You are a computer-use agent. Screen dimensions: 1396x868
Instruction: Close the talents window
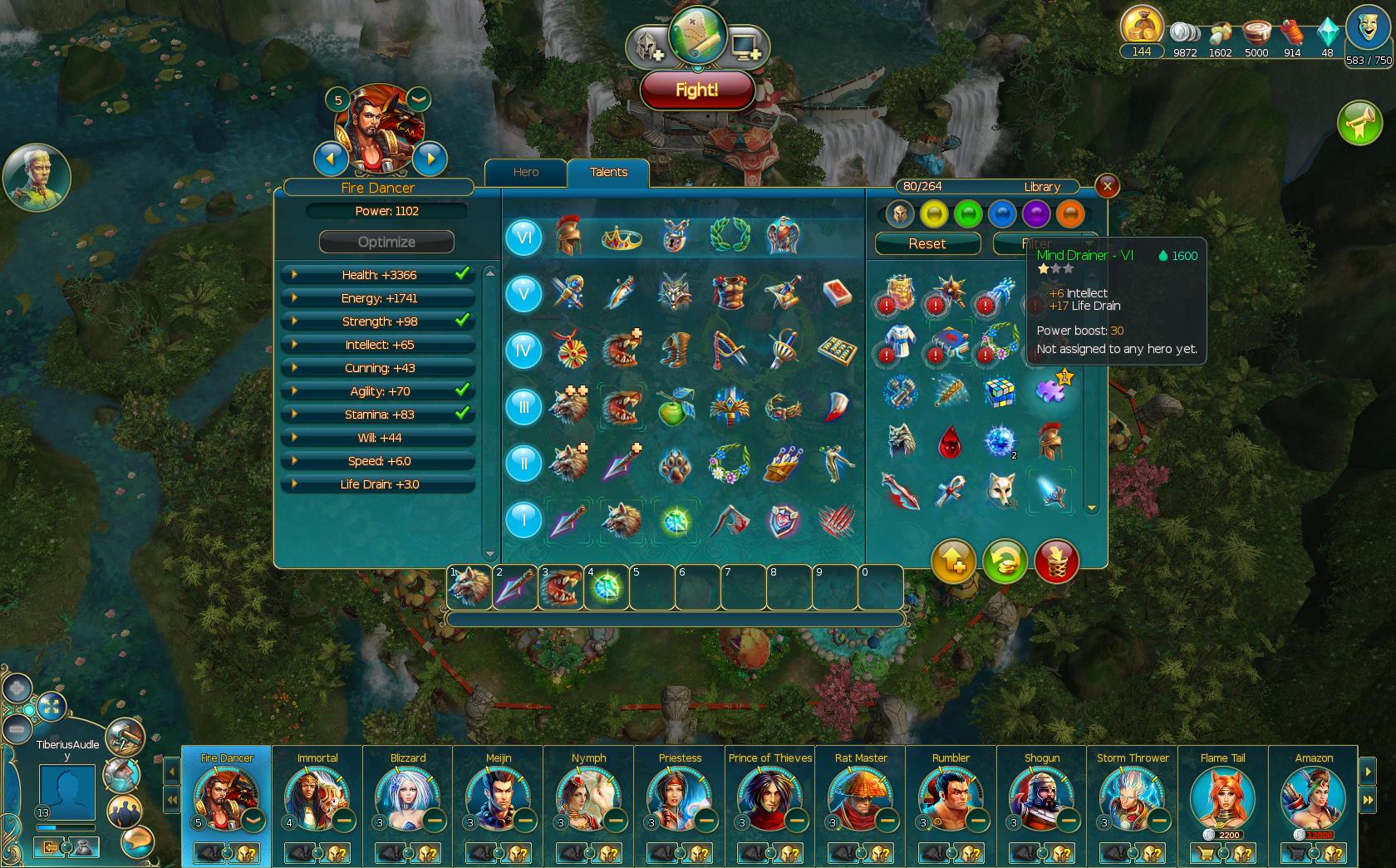tap(1107, 186)
